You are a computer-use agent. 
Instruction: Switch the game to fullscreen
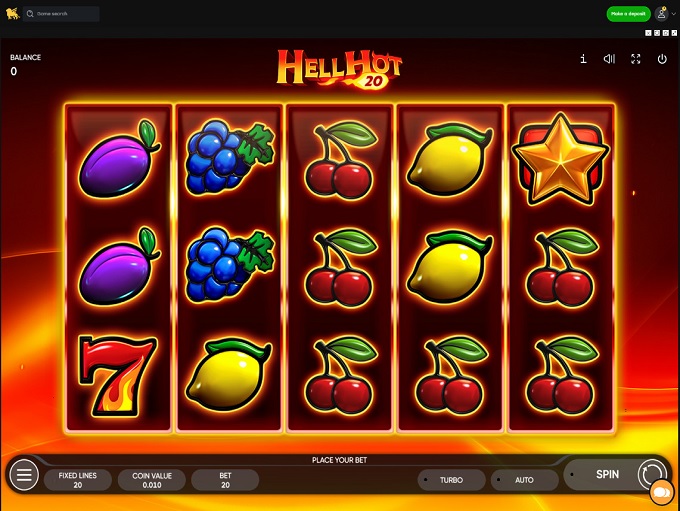tap(635, 59)
